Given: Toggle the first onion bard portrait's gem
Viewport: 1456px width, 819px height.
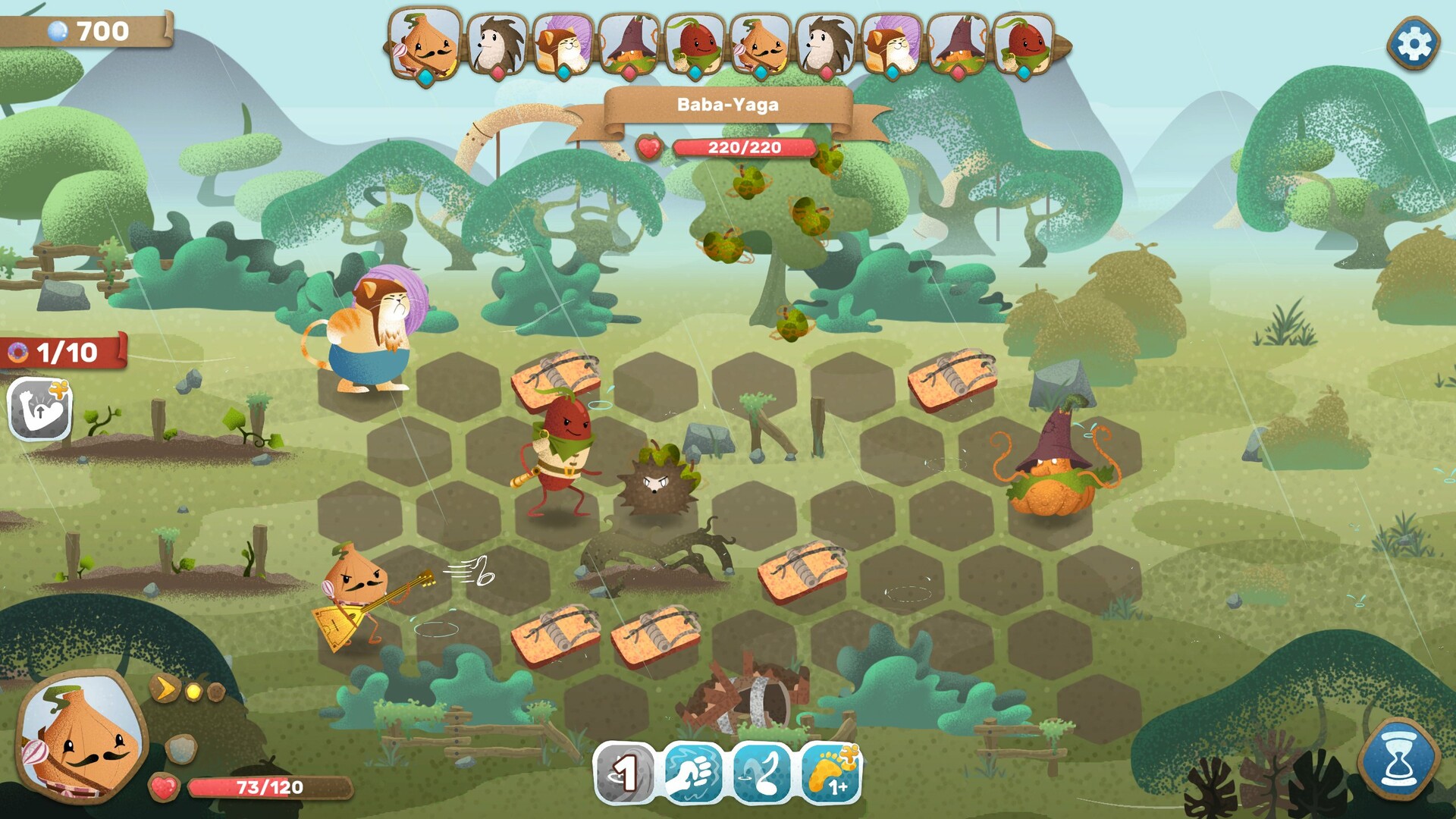Looking at the screenshot, I should click(426, 74).
